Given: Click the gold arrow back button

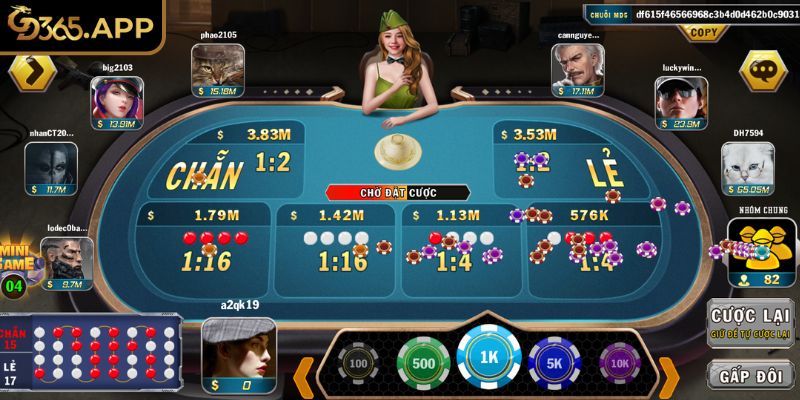Looking at the screenshot, I should click(x=33, y=72).
